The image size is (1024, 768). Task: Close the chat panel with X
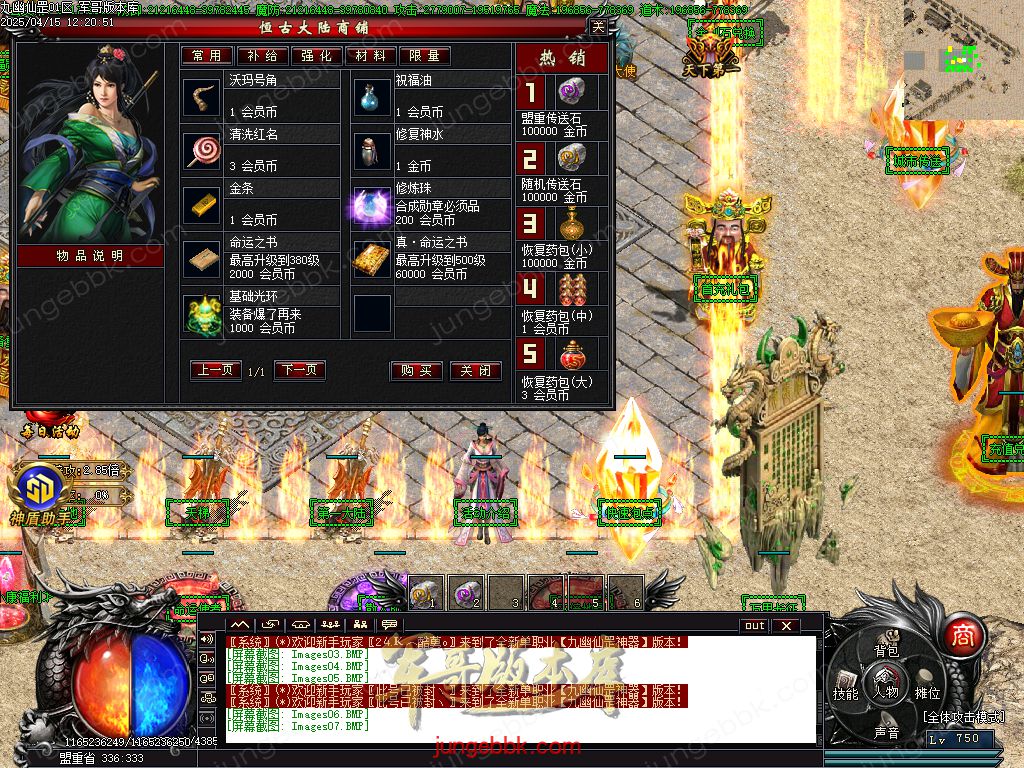point(786,626)
